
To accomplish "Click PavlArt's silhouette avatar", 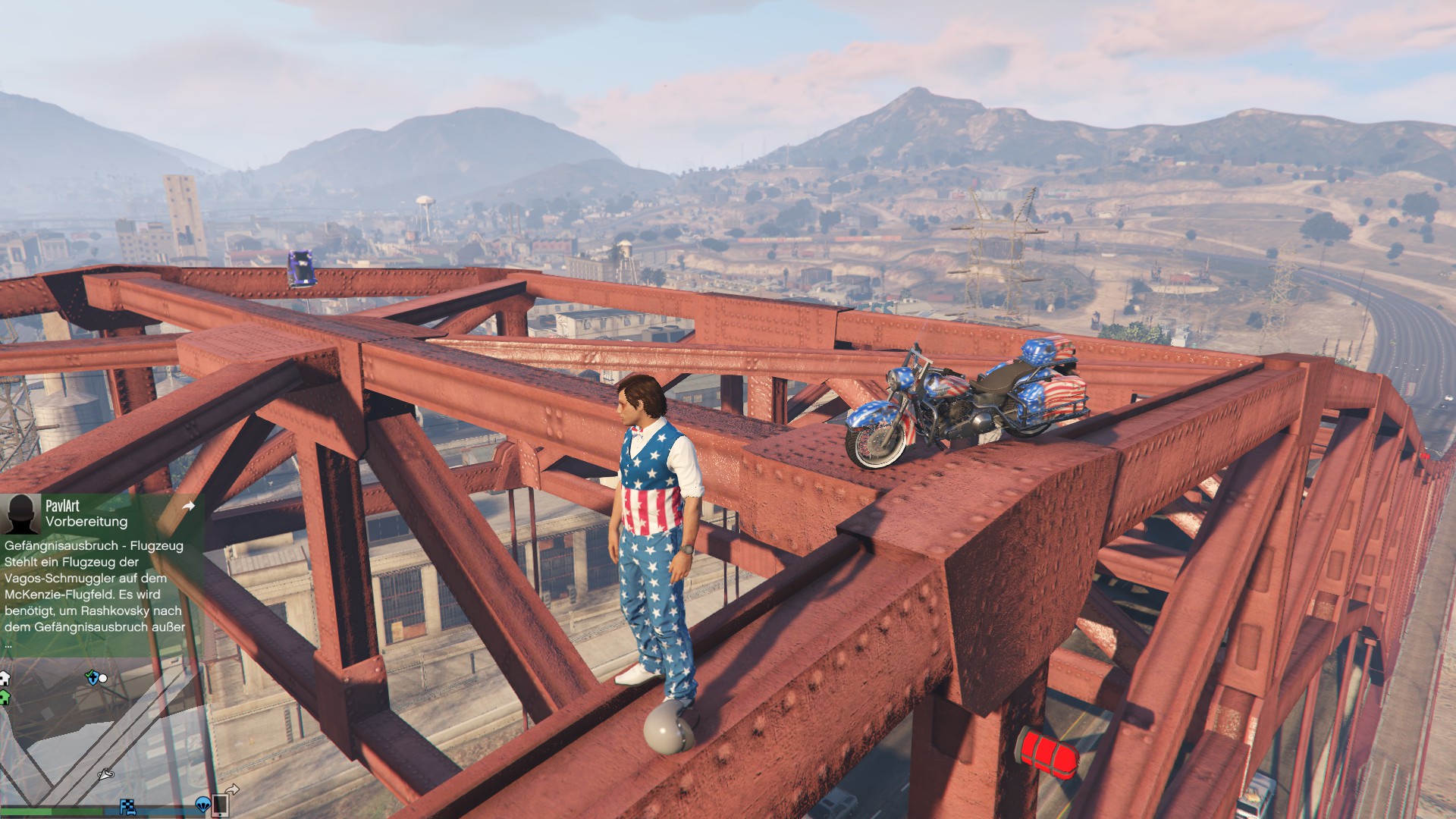I will pos(20,514).
